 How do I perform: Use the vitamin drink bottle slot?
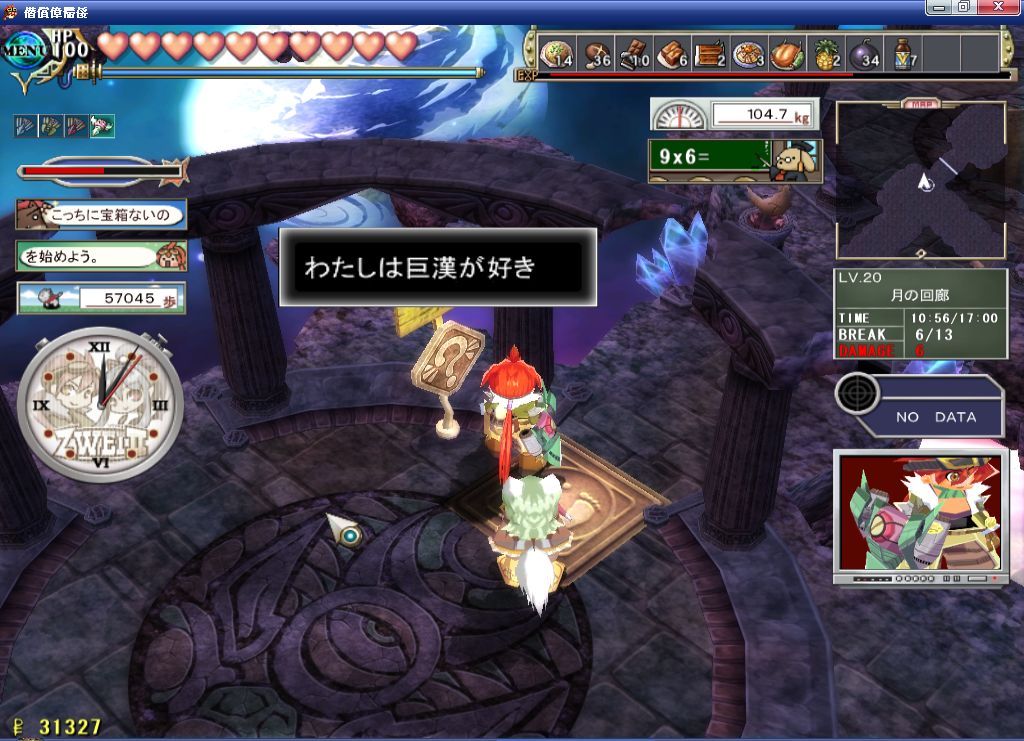click(x=903, y=53)
